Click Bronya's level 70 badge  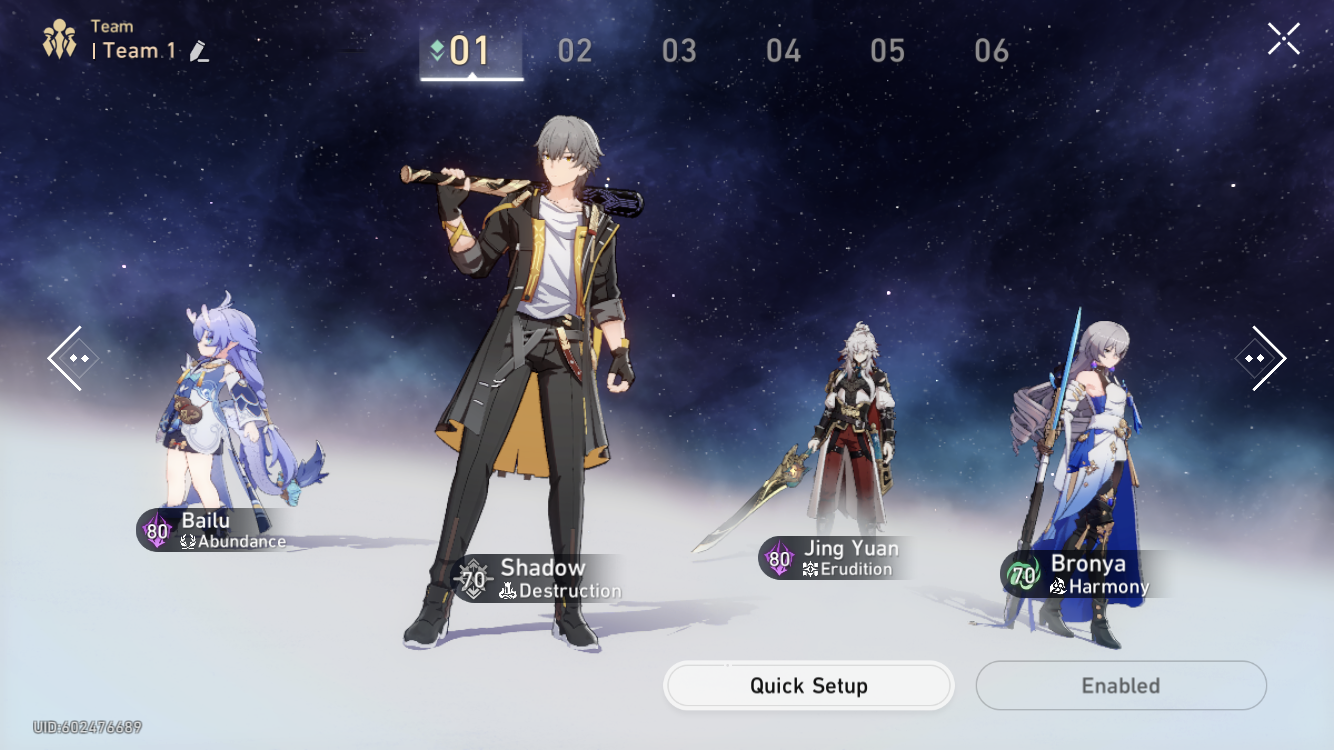pyautogui.click(x=1022, y=578)
